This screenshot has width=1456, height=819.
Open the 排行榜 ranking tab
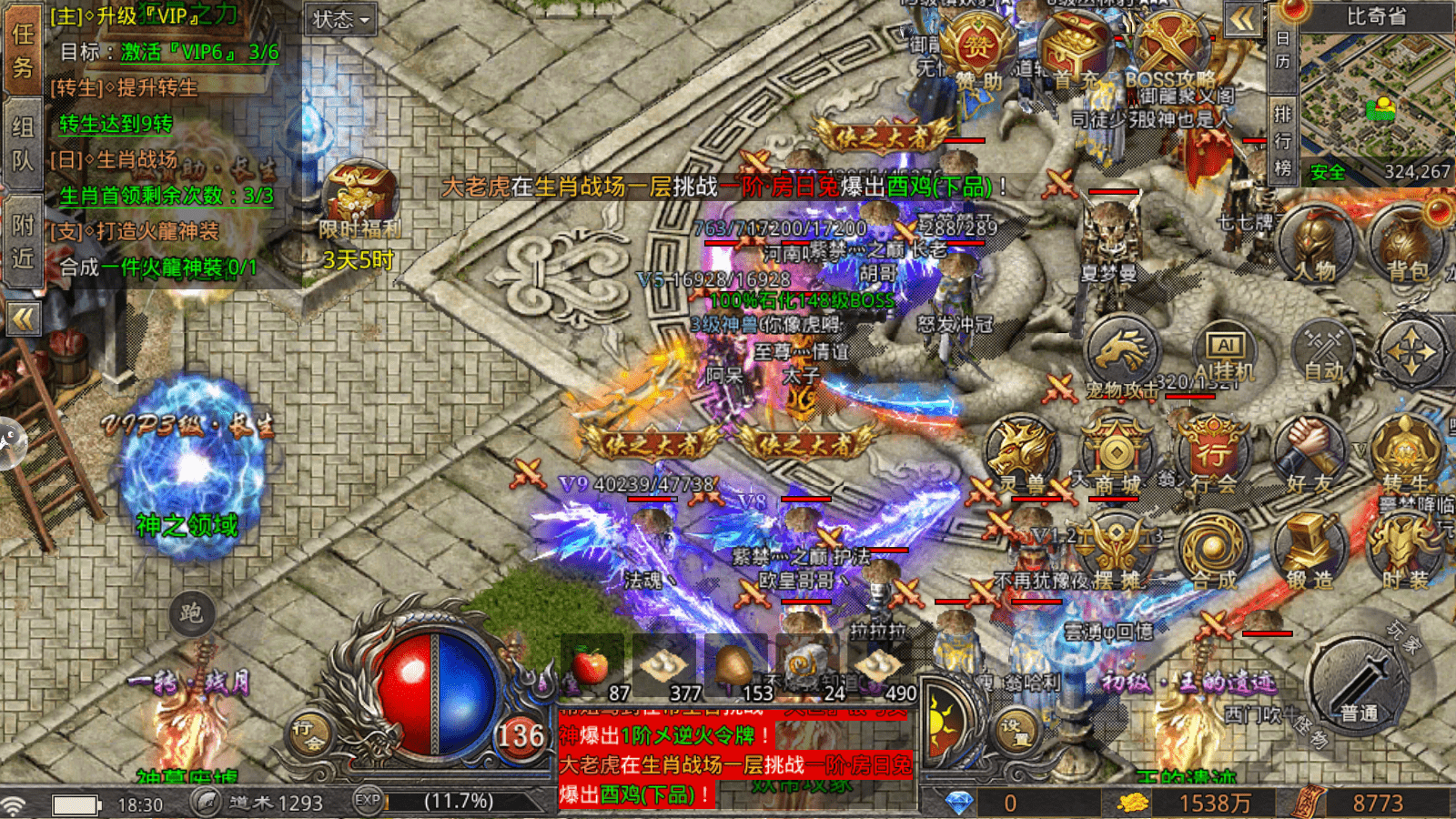(1282, 141)
